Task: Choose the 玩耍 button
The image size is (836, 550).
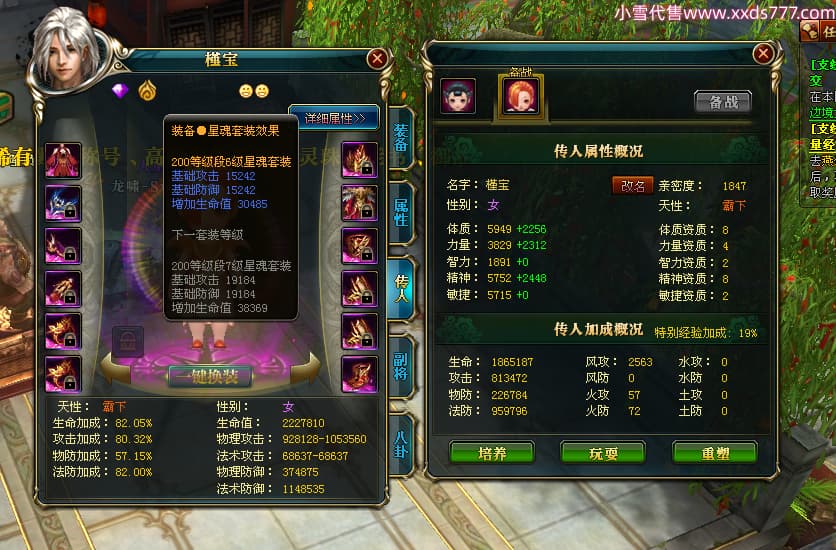Action: point(602,453)
